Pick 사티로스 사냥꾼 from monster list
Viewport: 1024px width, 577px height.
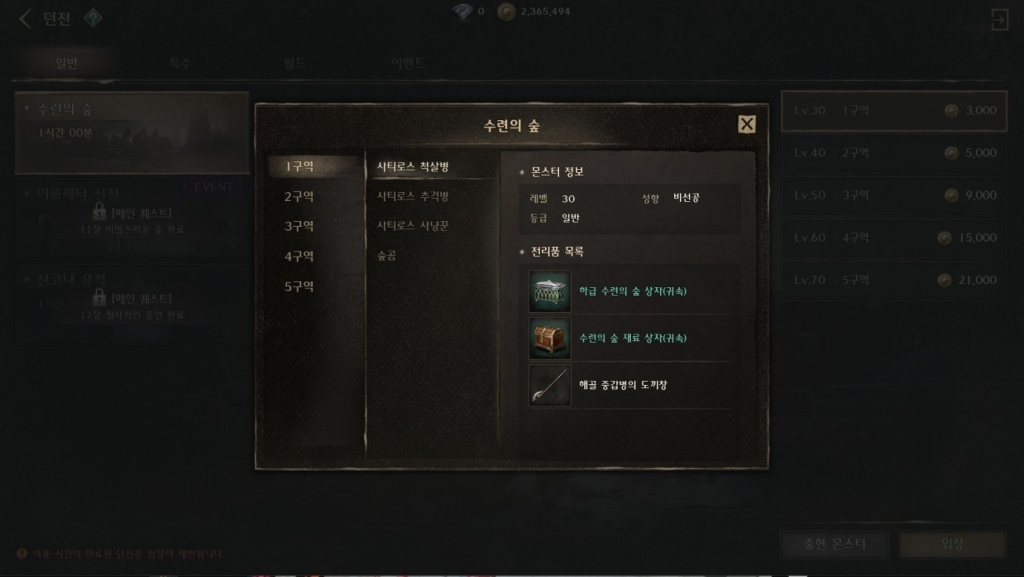[413, 226]
